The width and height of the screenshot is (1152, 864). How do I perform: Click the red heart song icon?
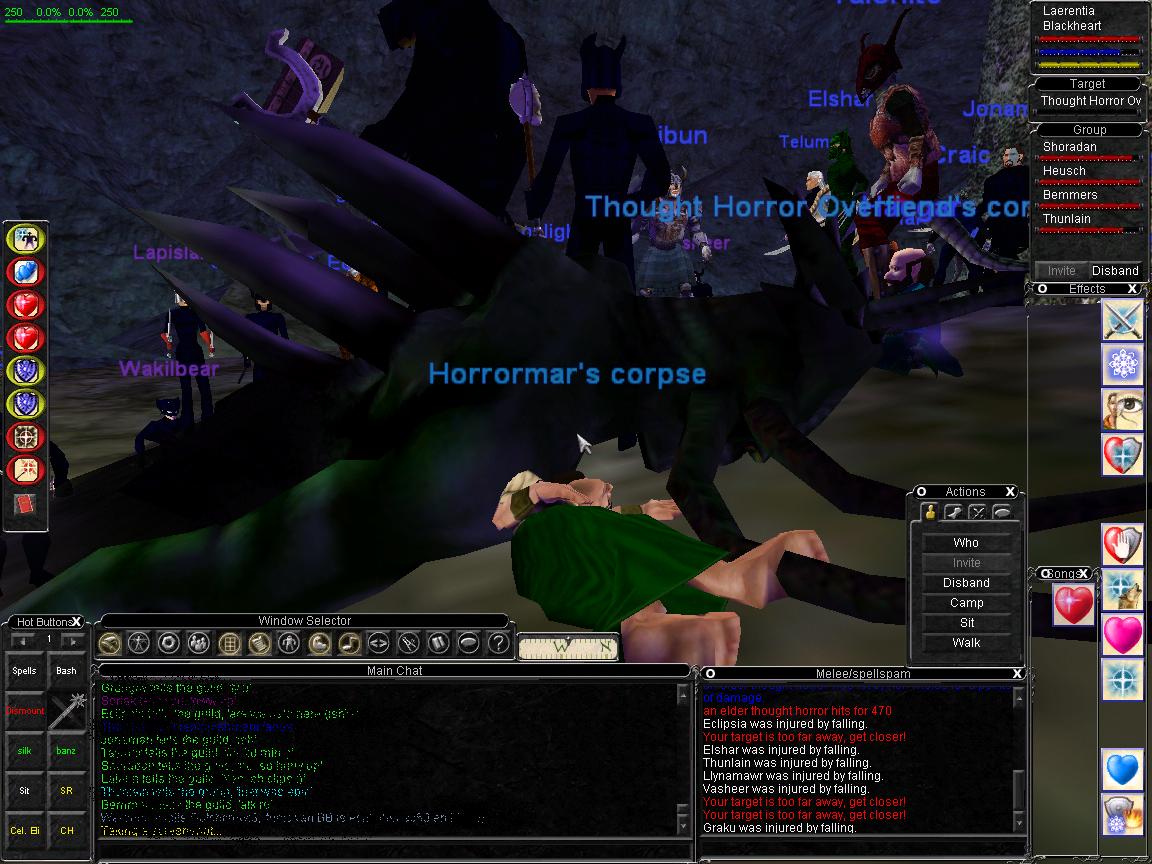1073,606
